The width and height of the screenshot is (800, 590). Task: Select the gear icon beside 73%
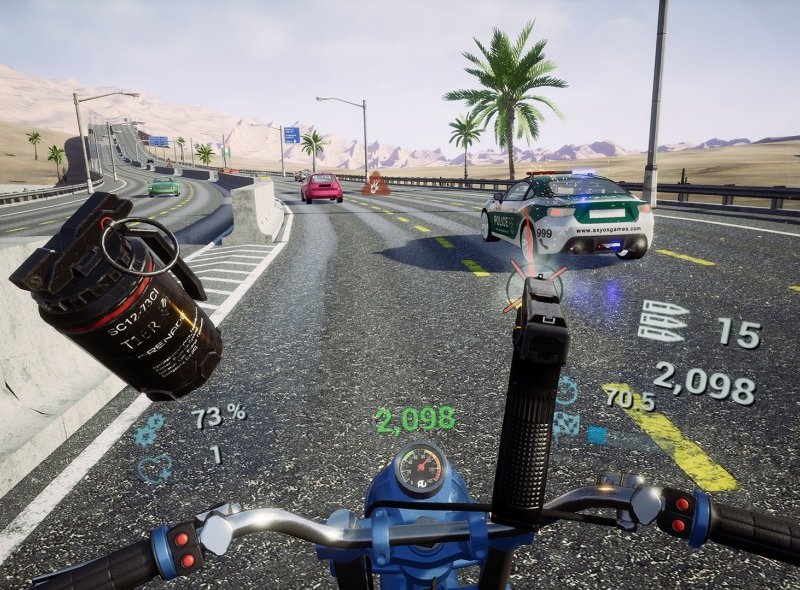(x=150, y=429)
